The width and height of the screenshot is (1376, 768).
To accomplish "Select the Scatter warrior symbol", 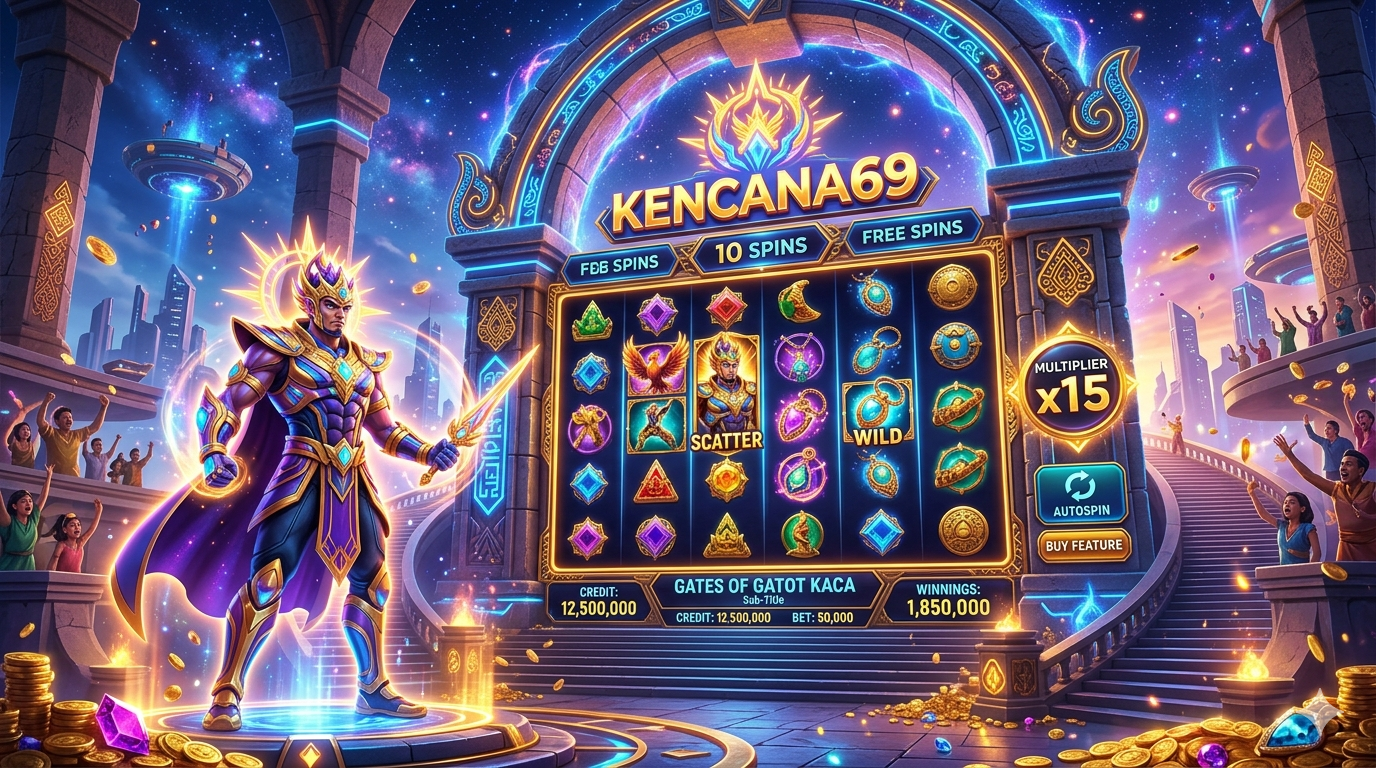I will pos(725,391).
